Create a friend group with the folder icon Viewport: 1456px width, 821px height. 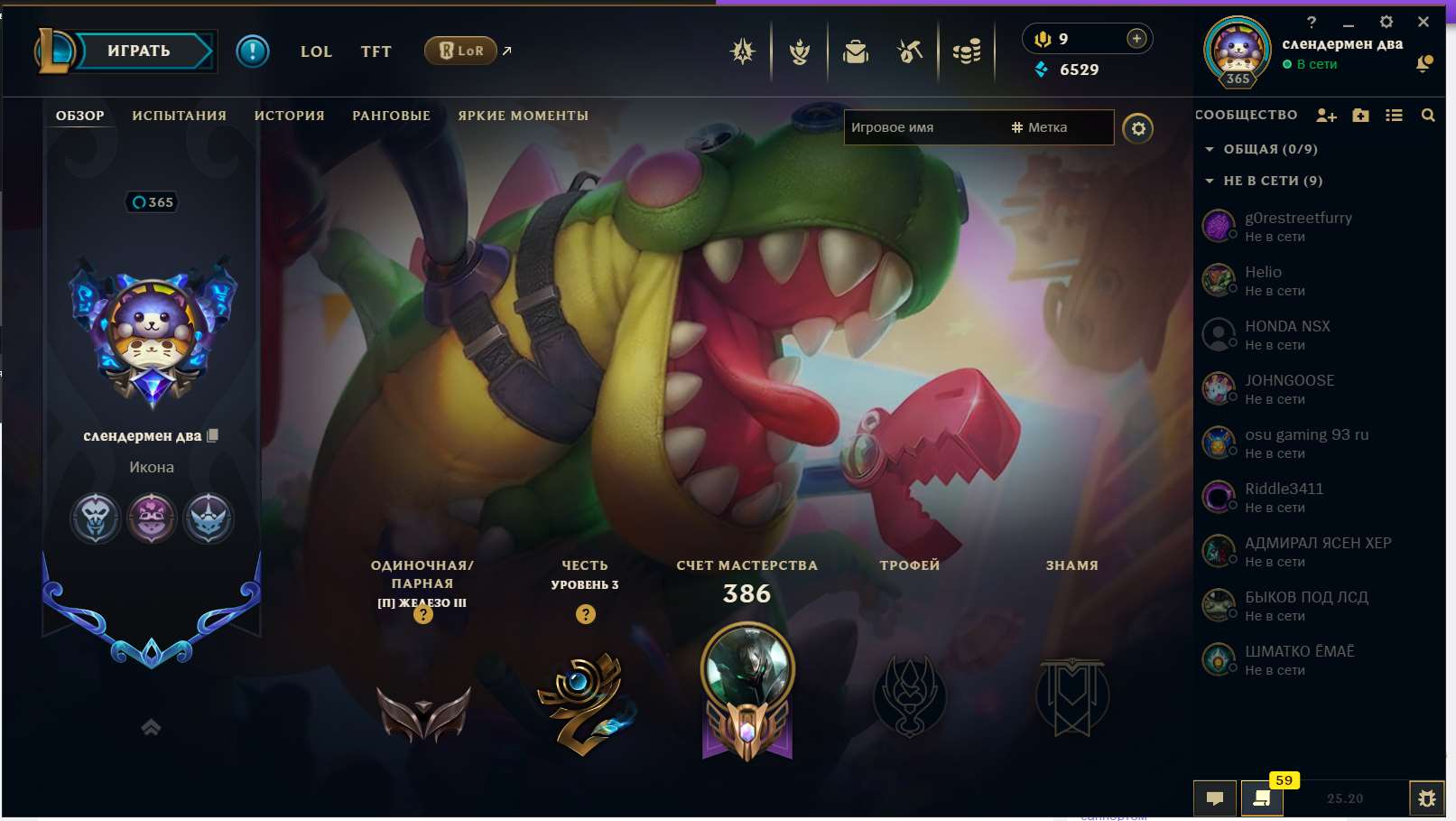point(1359,116)
